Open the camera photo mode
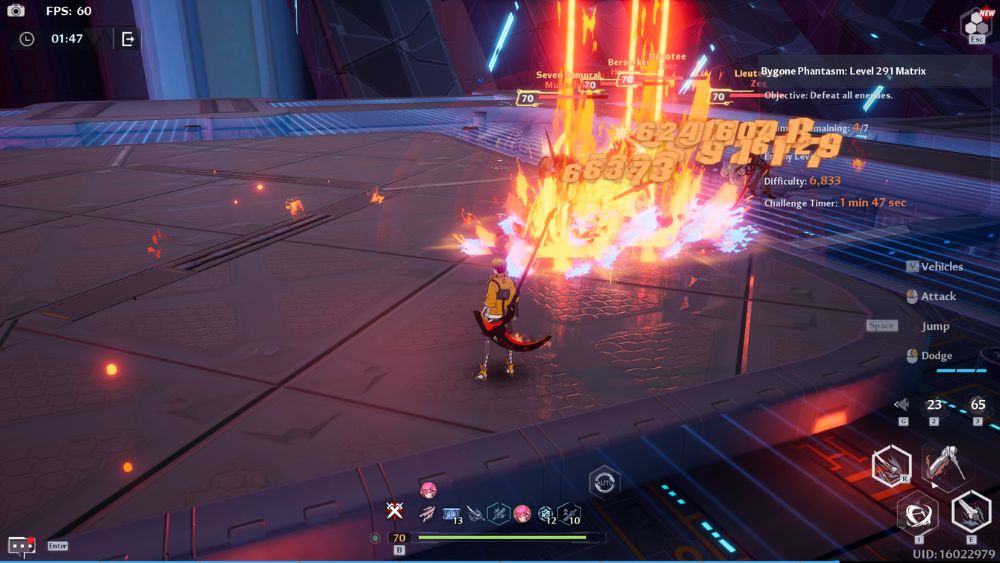This screenshot has width=1000, height=563. (16, 10)
